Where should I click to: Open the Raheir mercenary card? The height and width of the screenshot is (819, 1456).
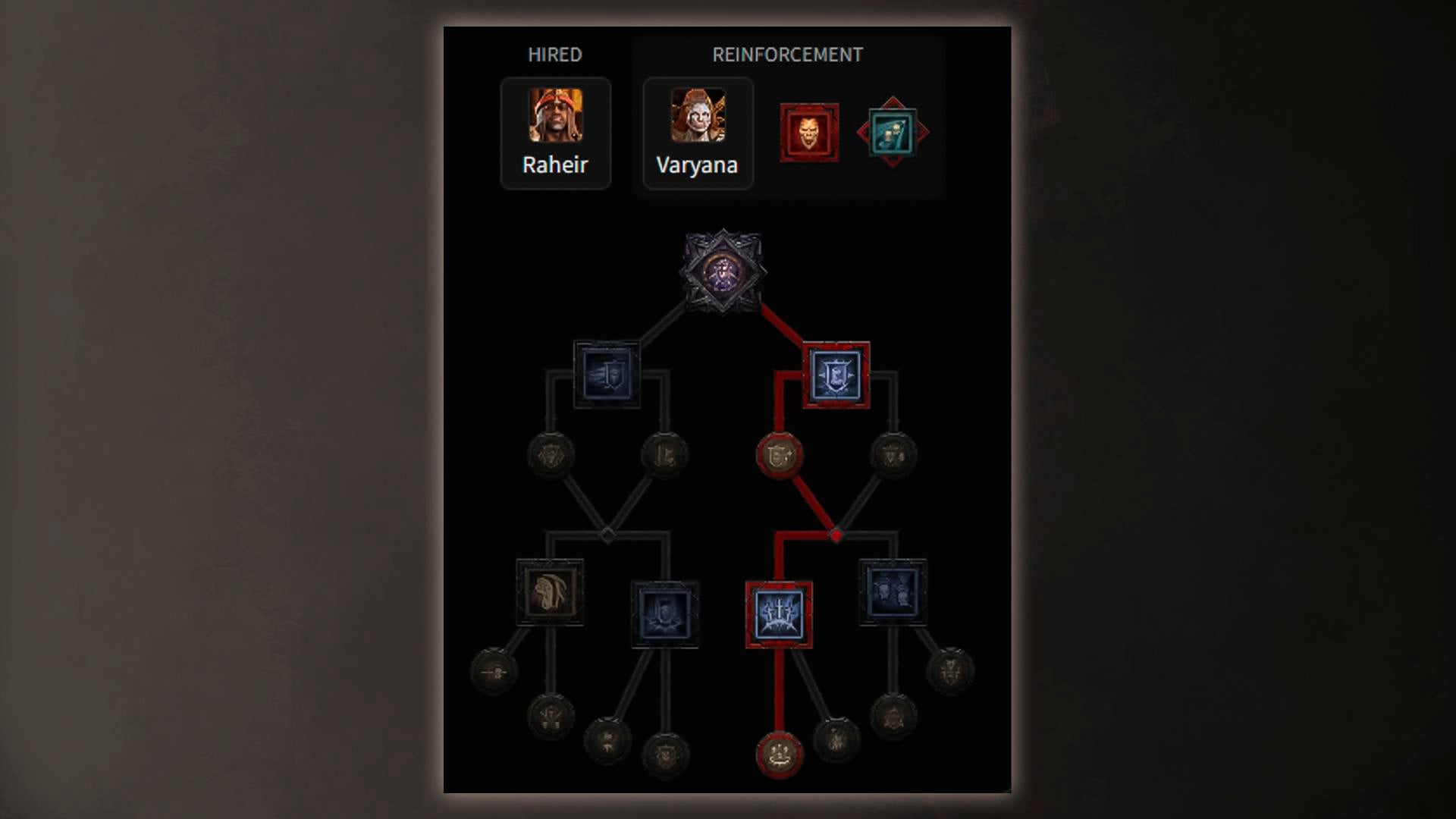(555, 133)
